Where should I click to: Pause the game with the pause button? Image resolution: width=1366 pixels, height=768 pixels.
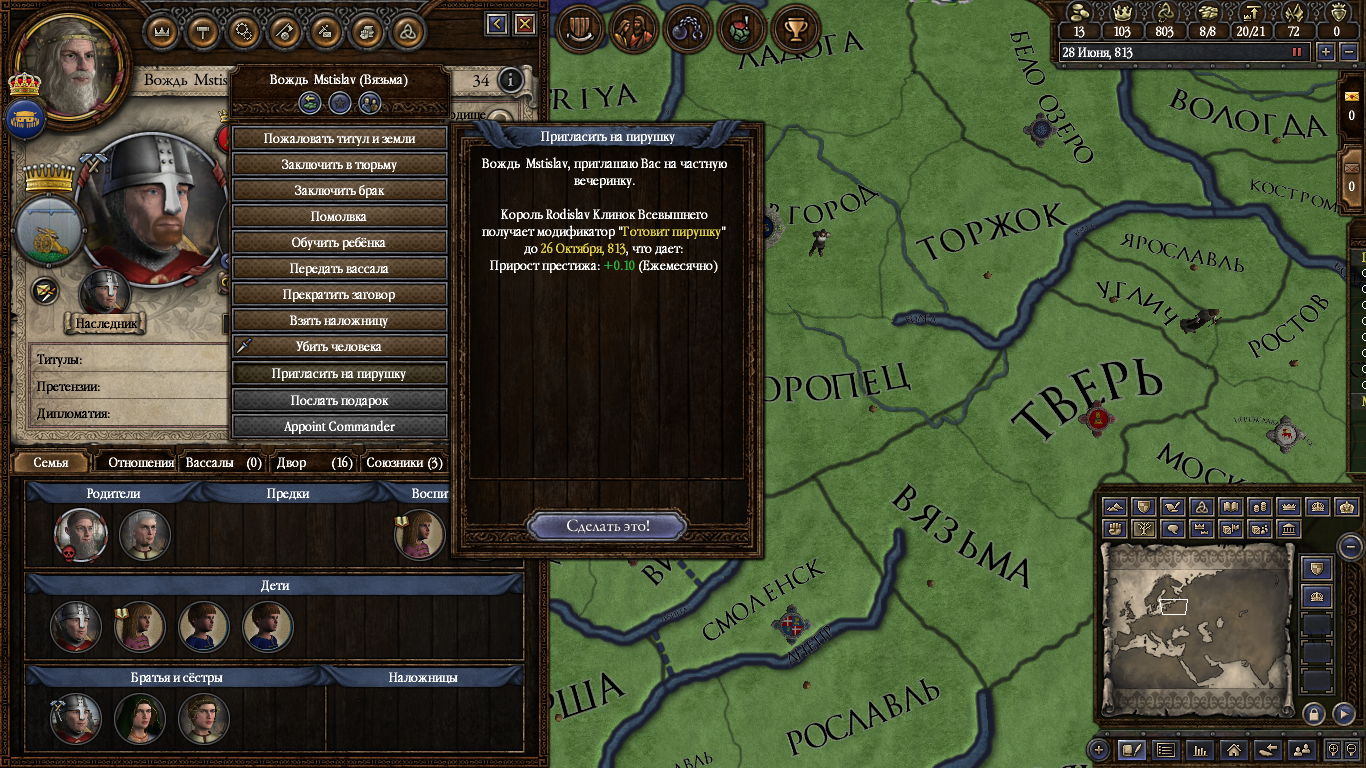click(x=1298, y=52)
